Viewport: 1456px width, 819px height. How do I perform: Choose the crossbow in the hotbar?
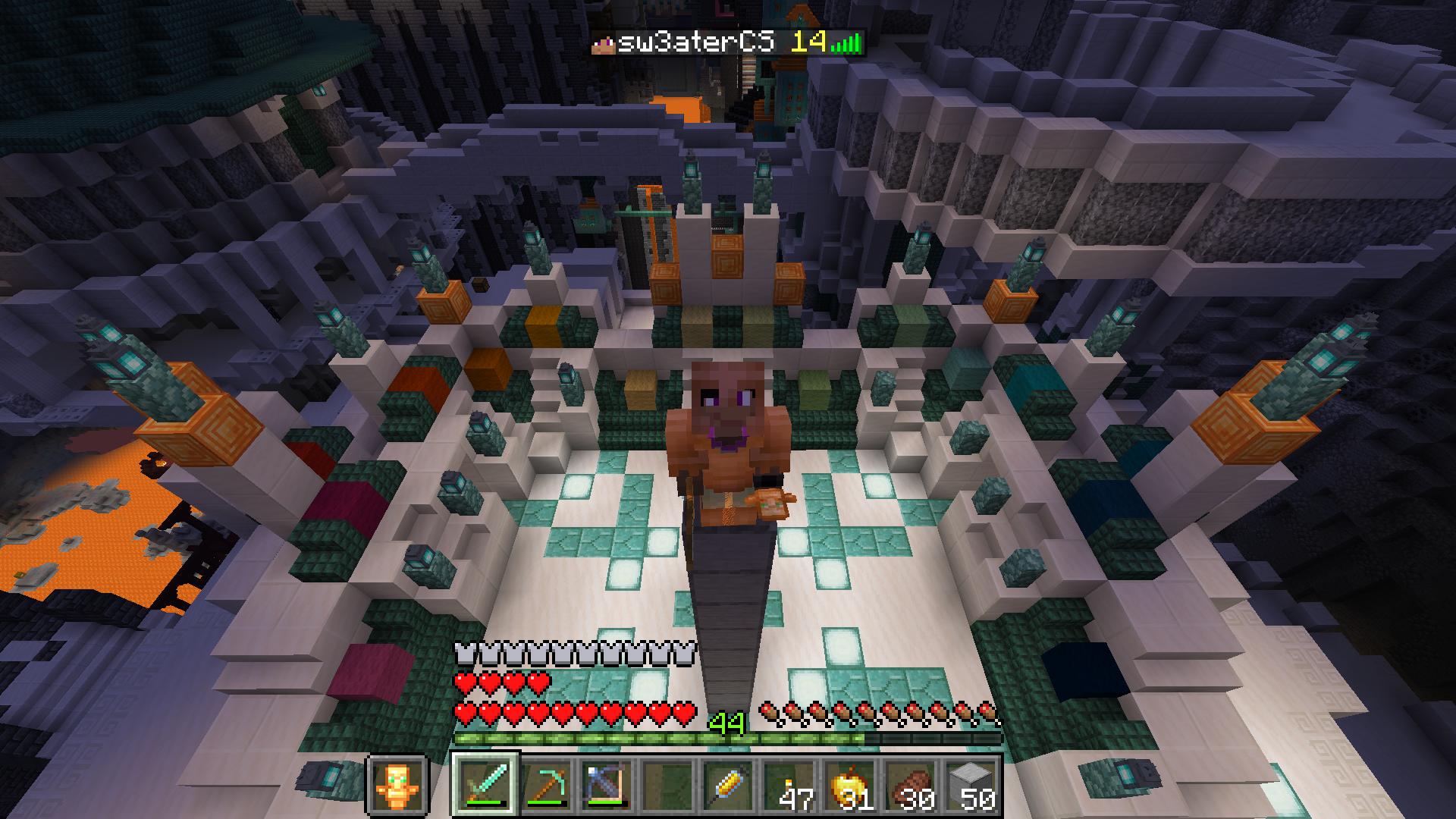[607, 784]
